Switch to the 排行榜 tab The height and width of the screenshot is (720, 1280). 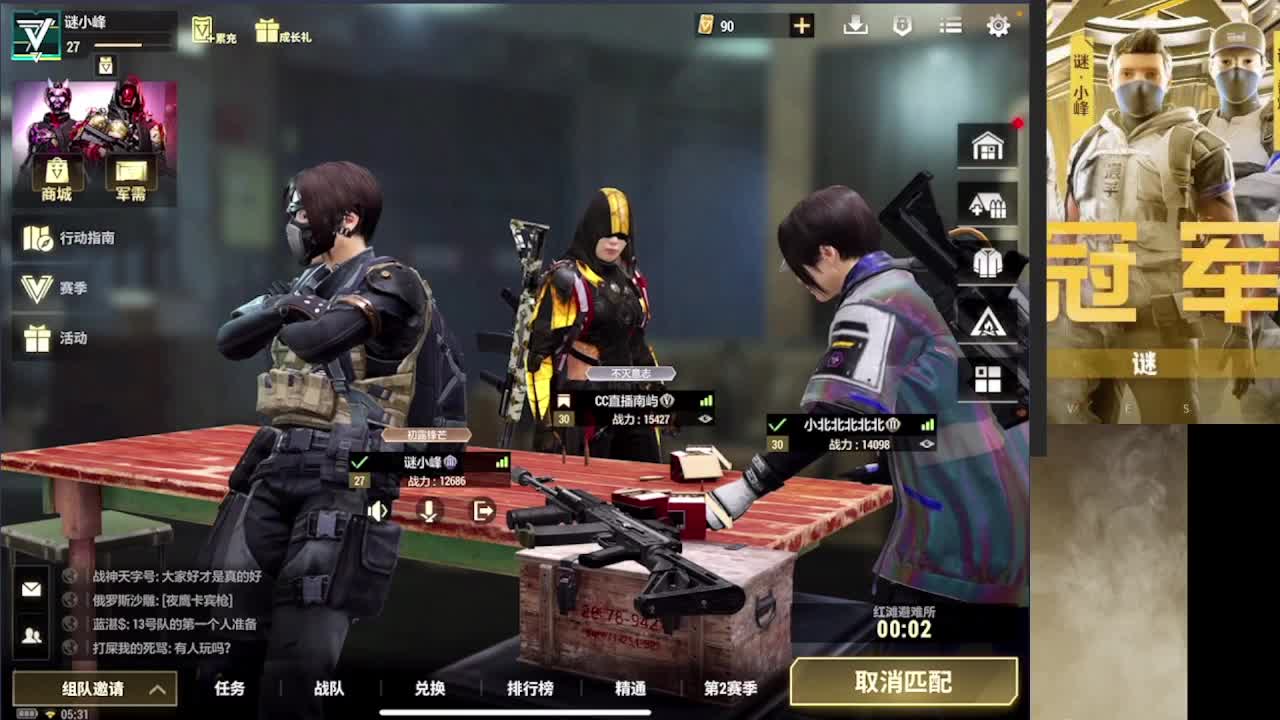(x=531, y=689)
